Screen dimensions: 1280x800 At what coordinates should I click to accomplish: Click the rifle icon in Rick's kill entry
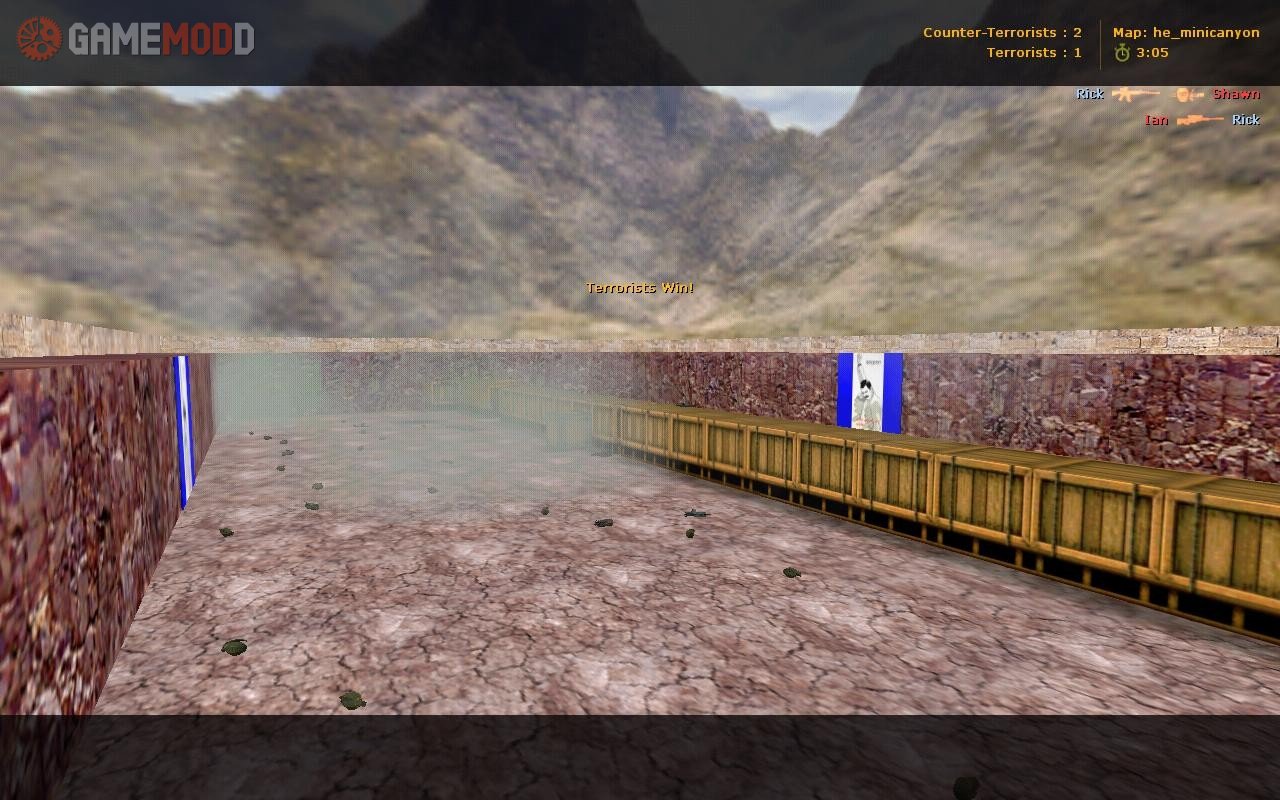[x=1136, y=94]
